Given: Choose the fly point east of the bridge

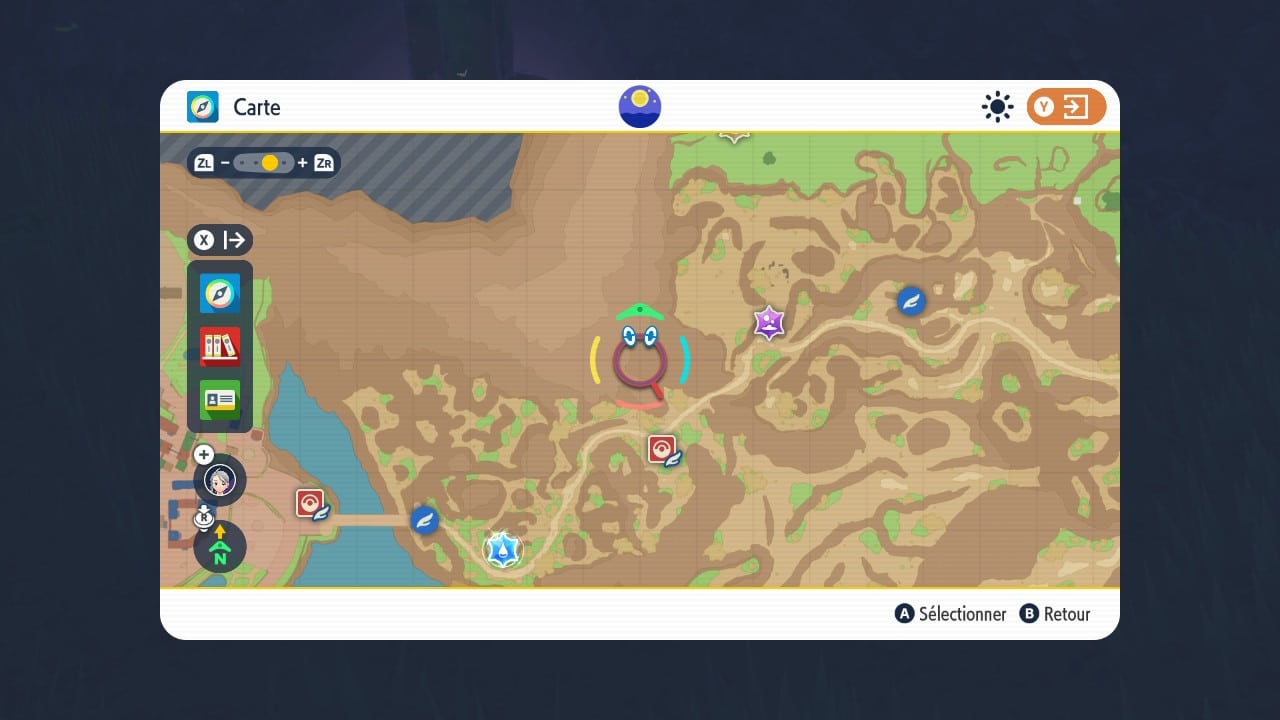Looking at the screenshot, I should pos(425,520).
